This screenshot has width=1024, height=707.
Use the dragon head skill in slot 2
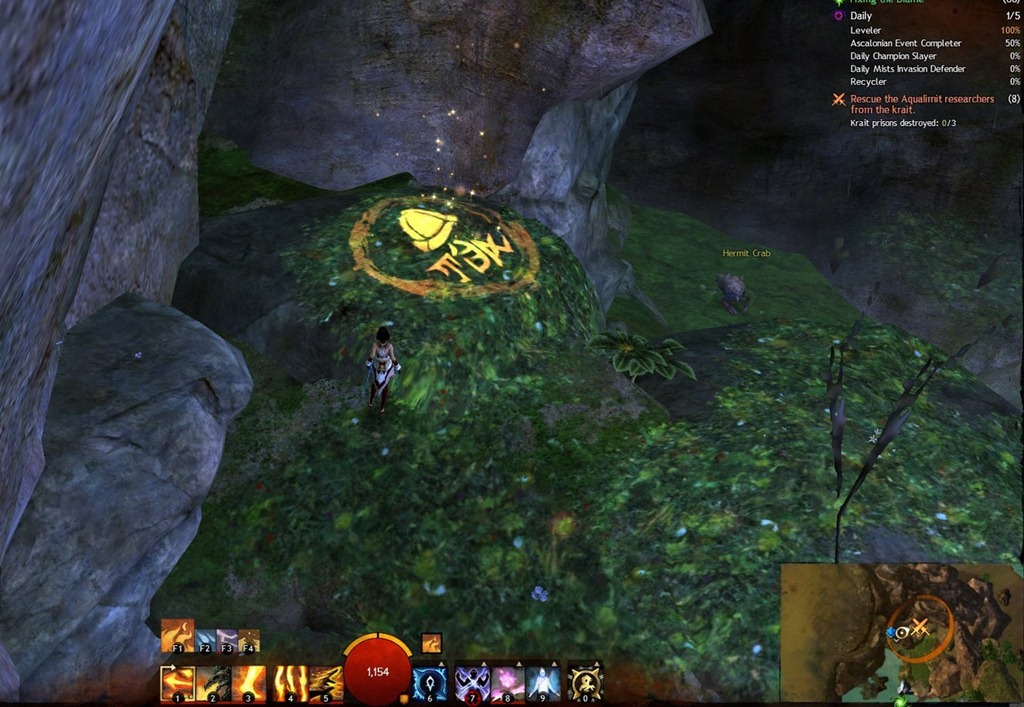coord(215,683)
